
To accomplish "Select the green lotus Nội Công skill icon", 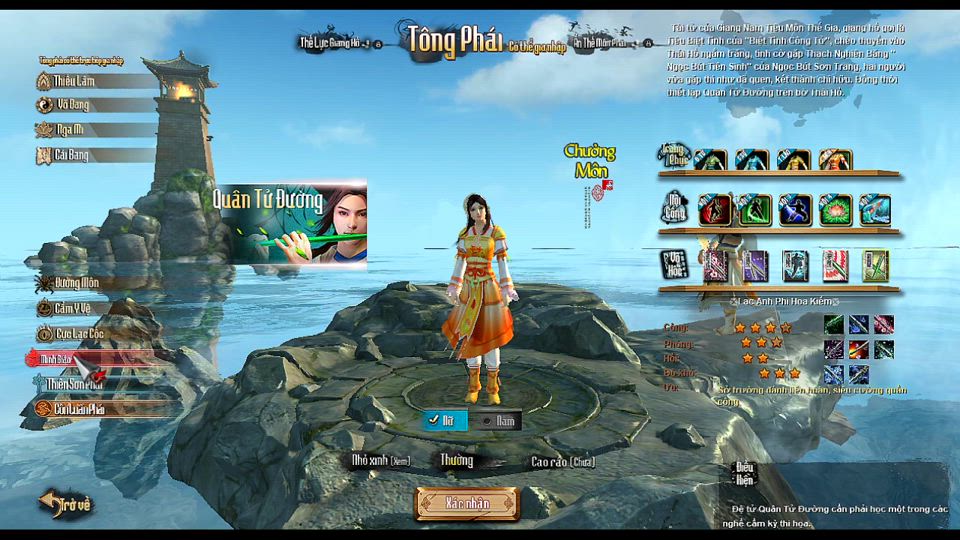I will [835, 210].
